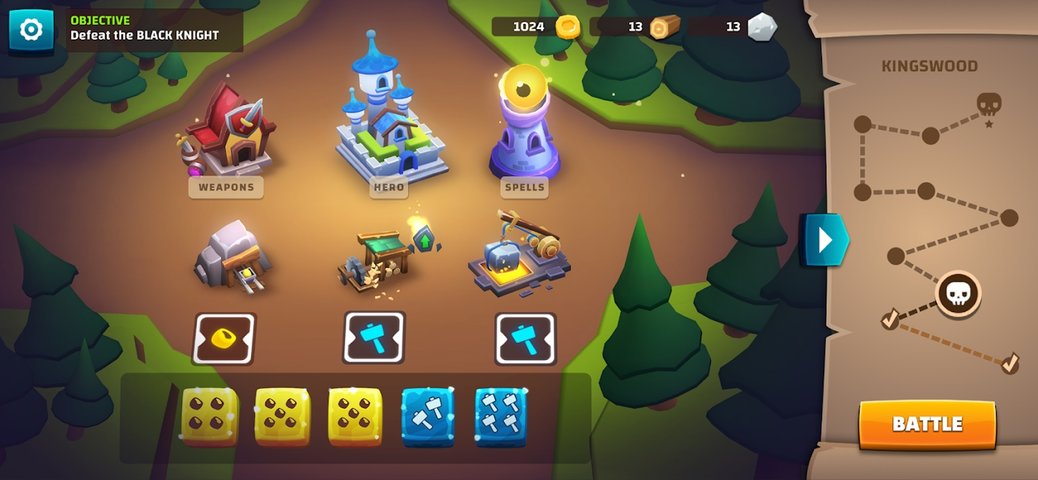Start the fight with the BATTLE button
This screenshot has width=1038, height=480.
pos(927,424)
